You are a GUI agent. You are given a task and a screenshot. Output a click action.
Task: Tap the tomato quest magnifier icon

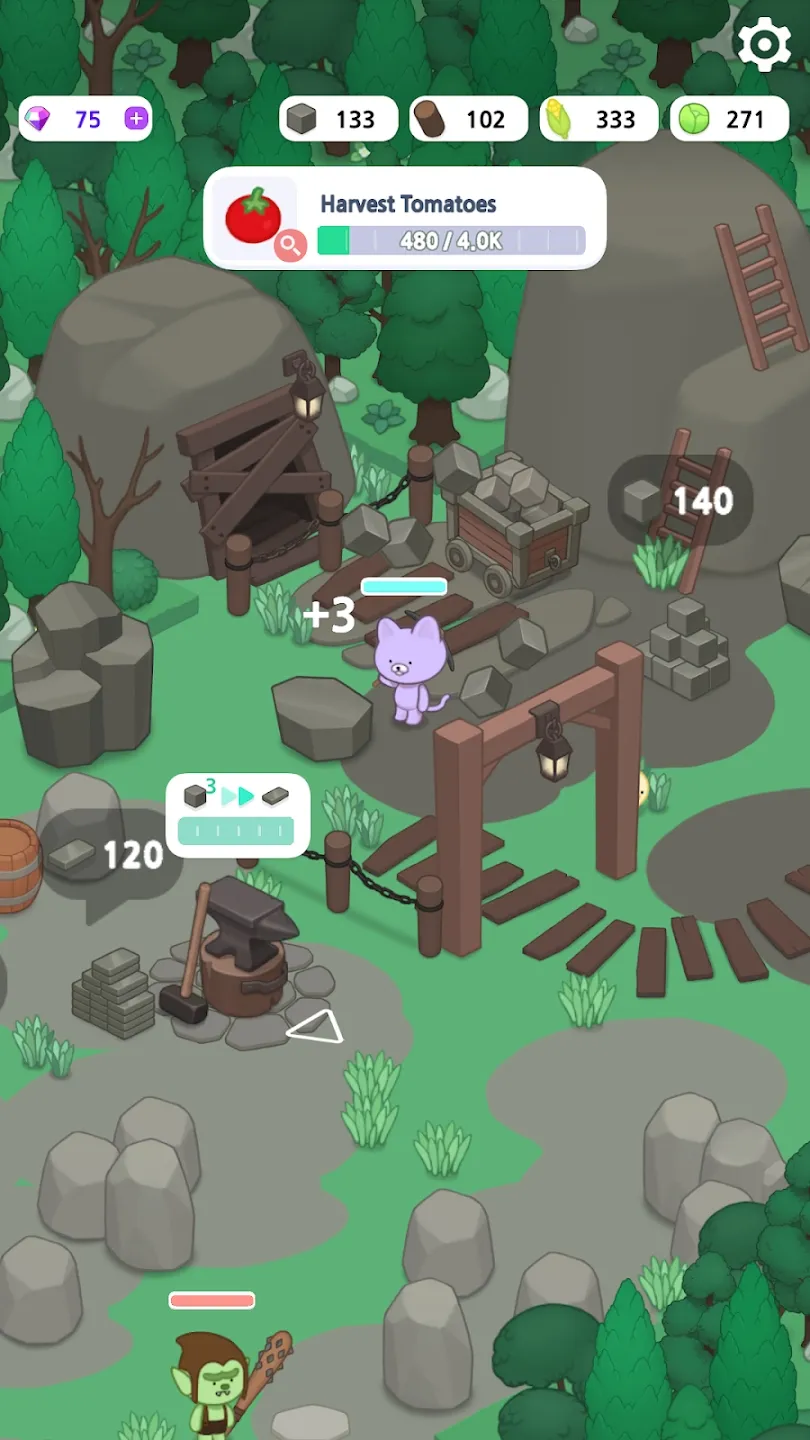290,244
